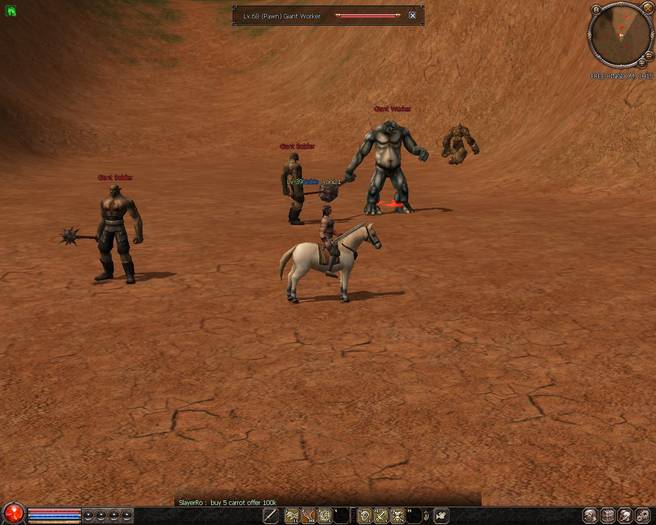This screenshot has height=525, width=656.
Task: Click the red orb at bottom-left corner
Action: coord(12,515)
